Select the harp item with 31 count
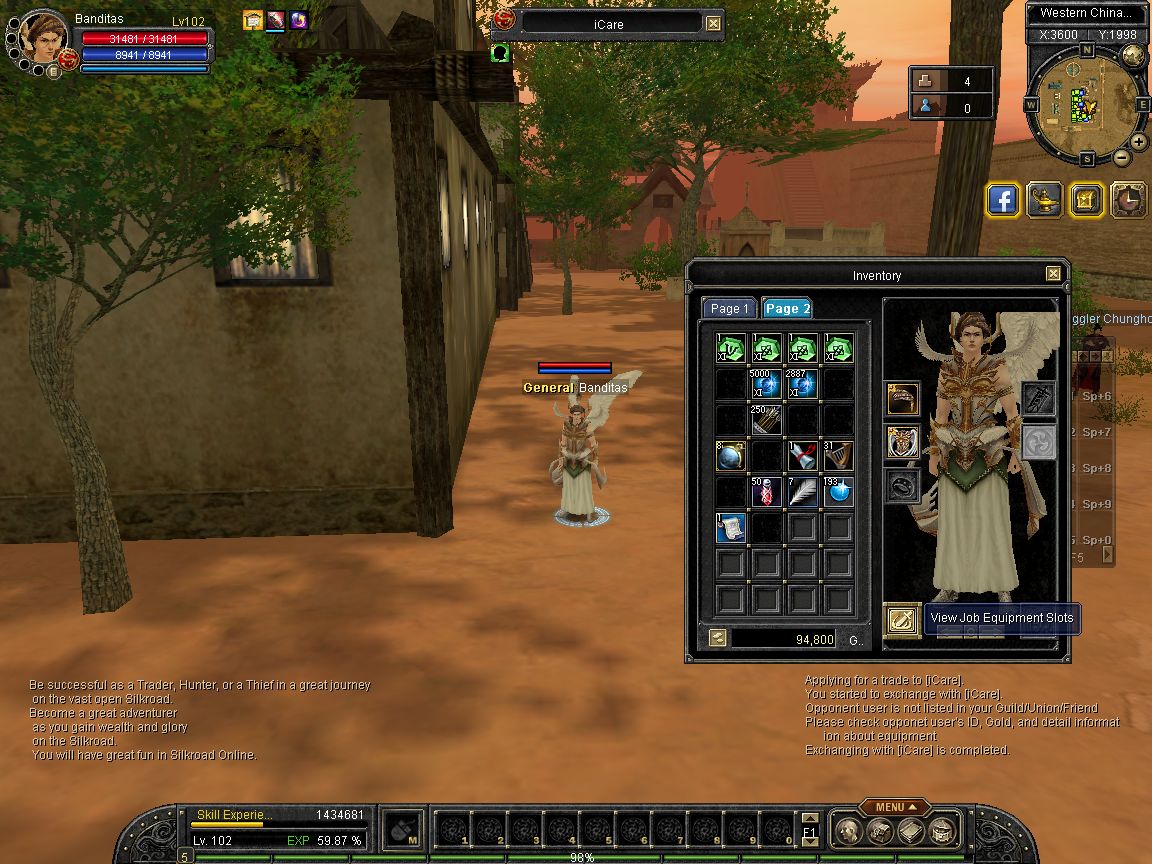This screenshot has height=864, width=1152. coord(839,456)
